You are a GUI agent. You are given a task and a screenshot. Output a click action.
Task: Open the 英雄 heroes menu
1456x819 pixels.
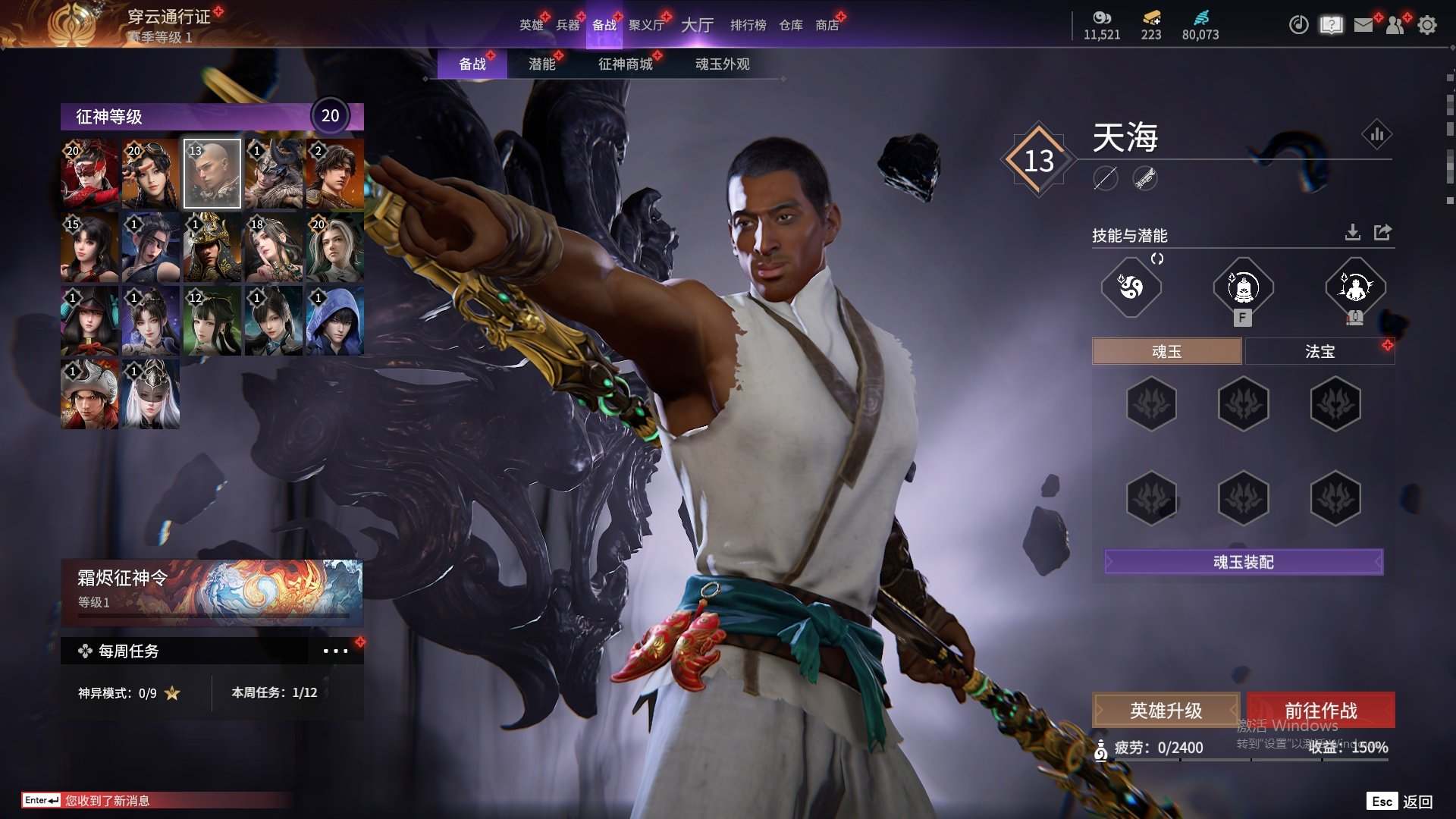click(x=531, y=25)
